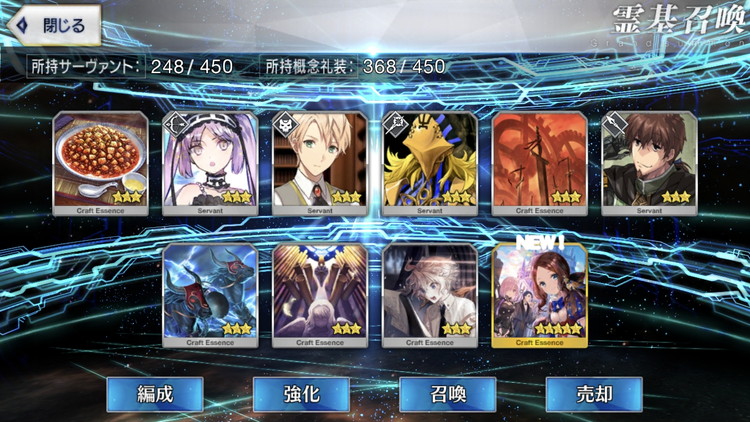
Task: Choose the golden bird-masked Servant card
Action: click(x=430, y=160)
